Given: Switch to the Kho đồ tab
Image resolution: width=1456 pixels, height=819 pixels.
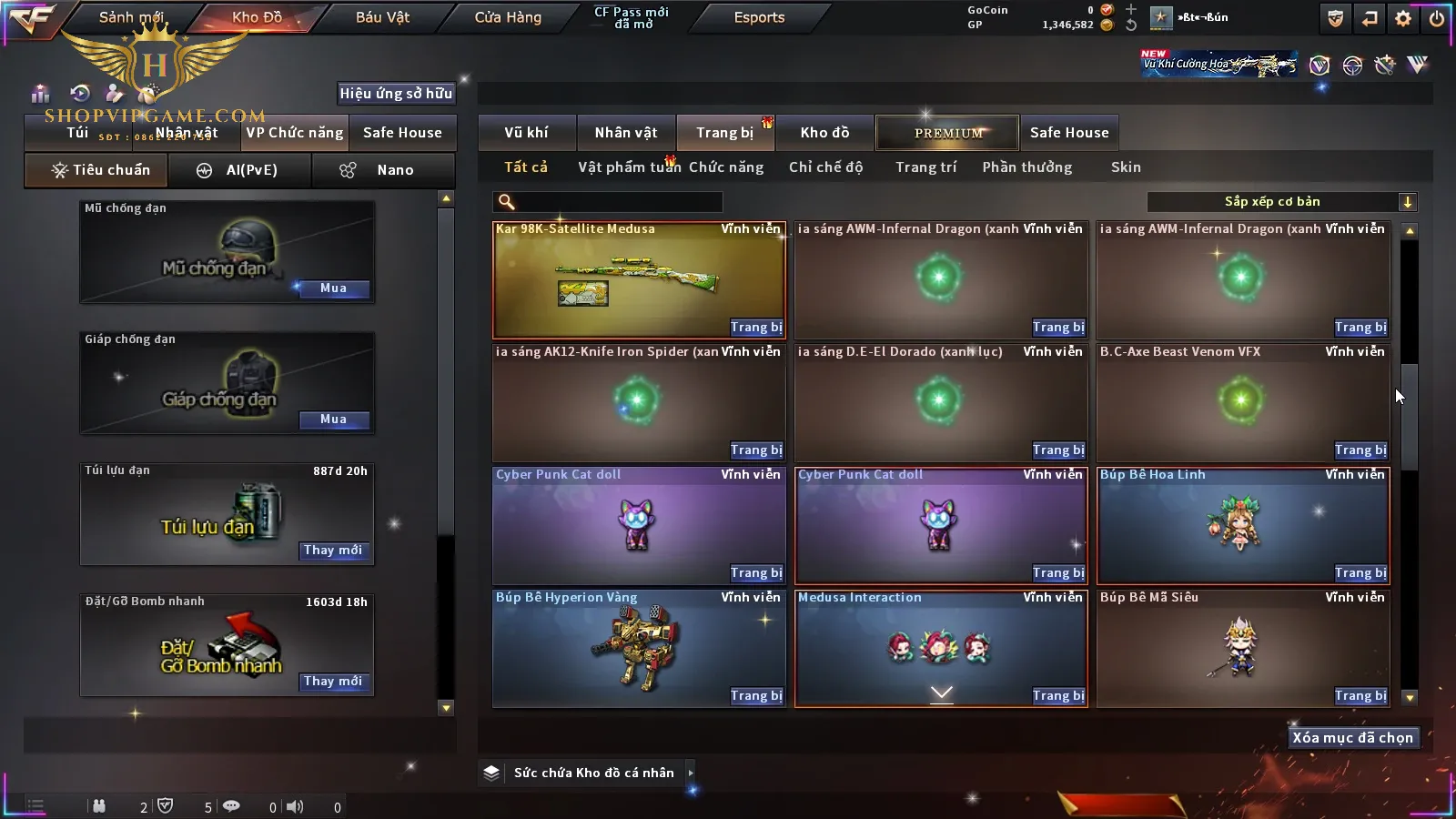Looking at the screenshot, I should (x=824, y=133).
